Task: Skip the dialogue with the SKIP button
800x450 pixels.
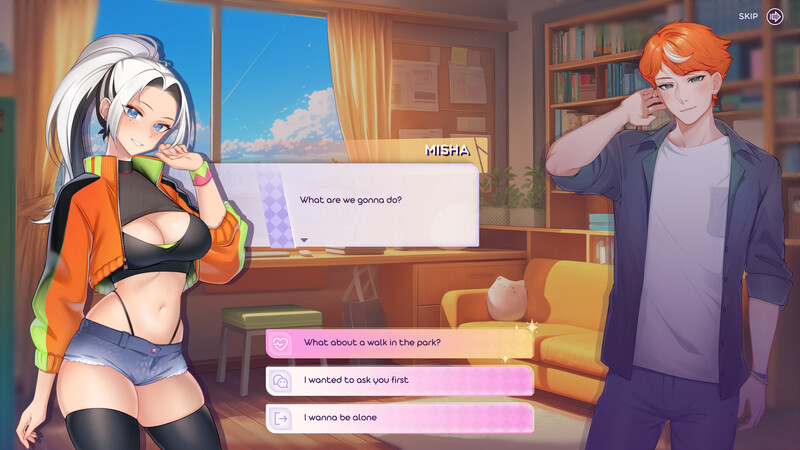Action: coord(774,16)
